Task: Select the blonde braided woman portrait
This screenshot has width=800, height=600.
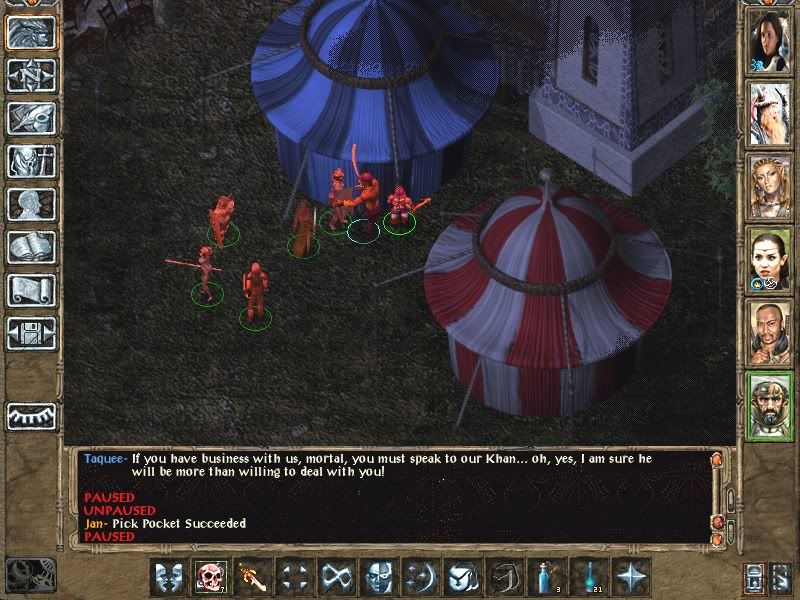Action: (x=770, y=186)
